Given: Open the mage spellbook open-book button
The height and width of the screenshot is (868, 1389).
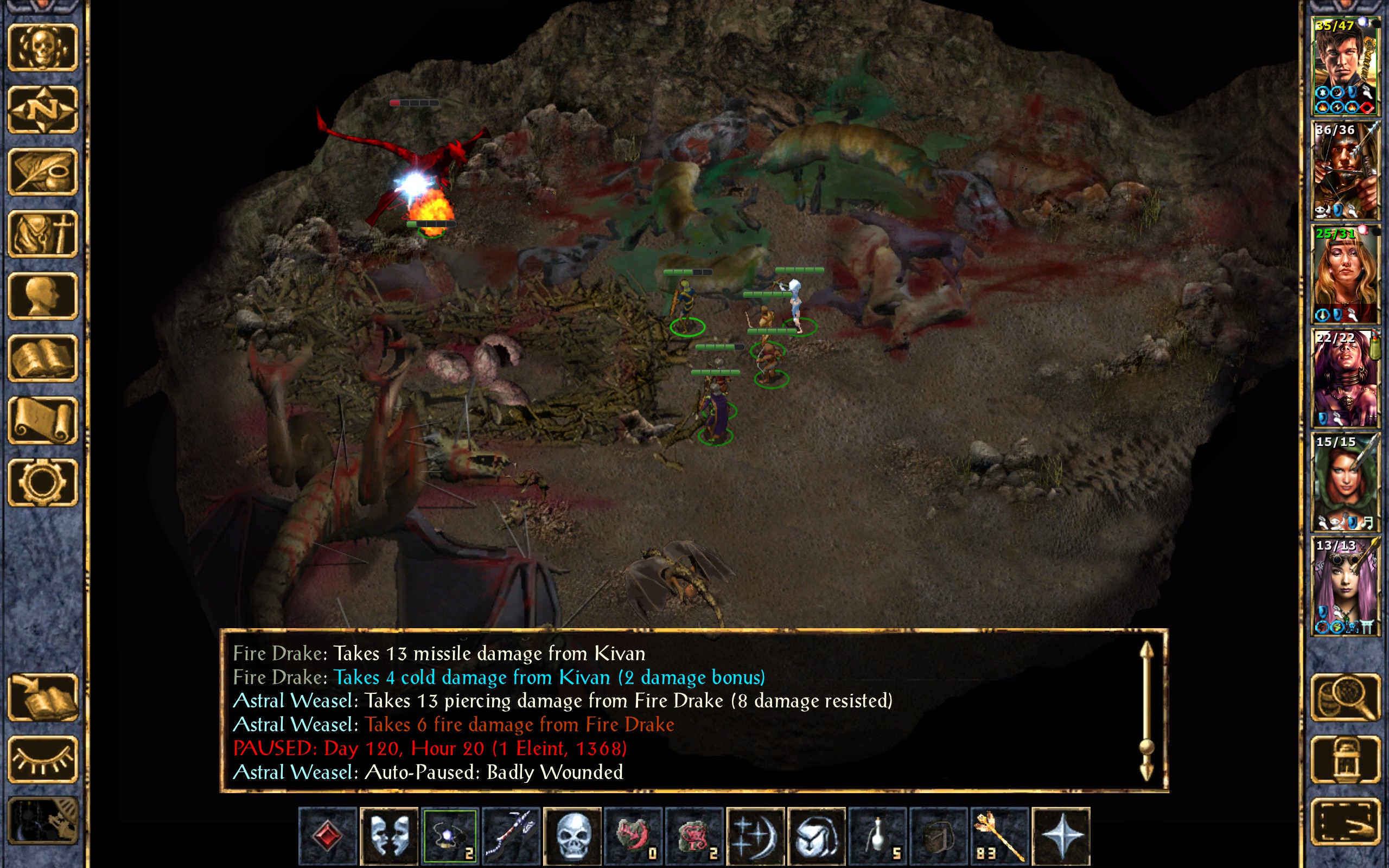Looking at the screenshot, I should click(x=42, y=358).
